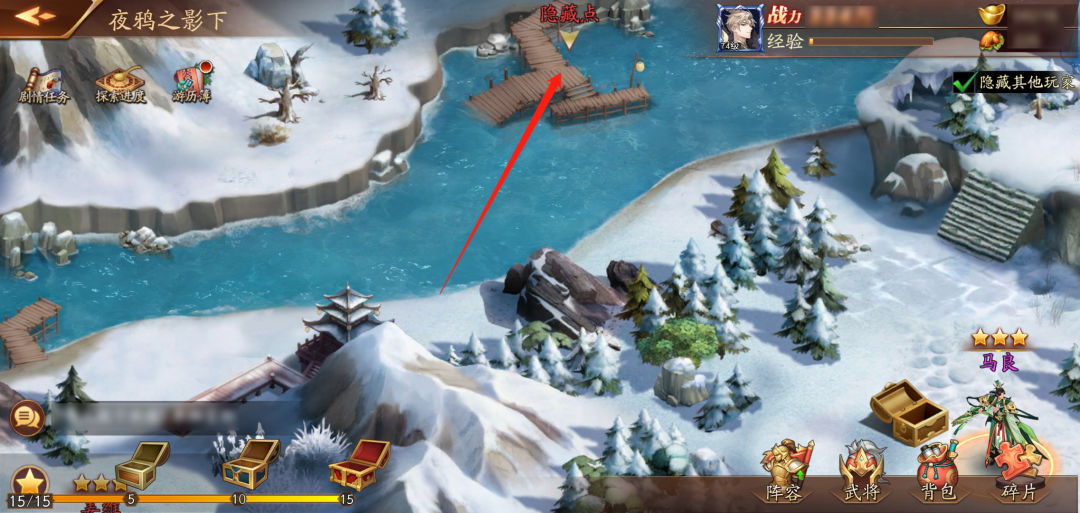Screen dimensions: 1080x513
Task: Click the roast chicken stamina icon
Action: tap(991, 41)
